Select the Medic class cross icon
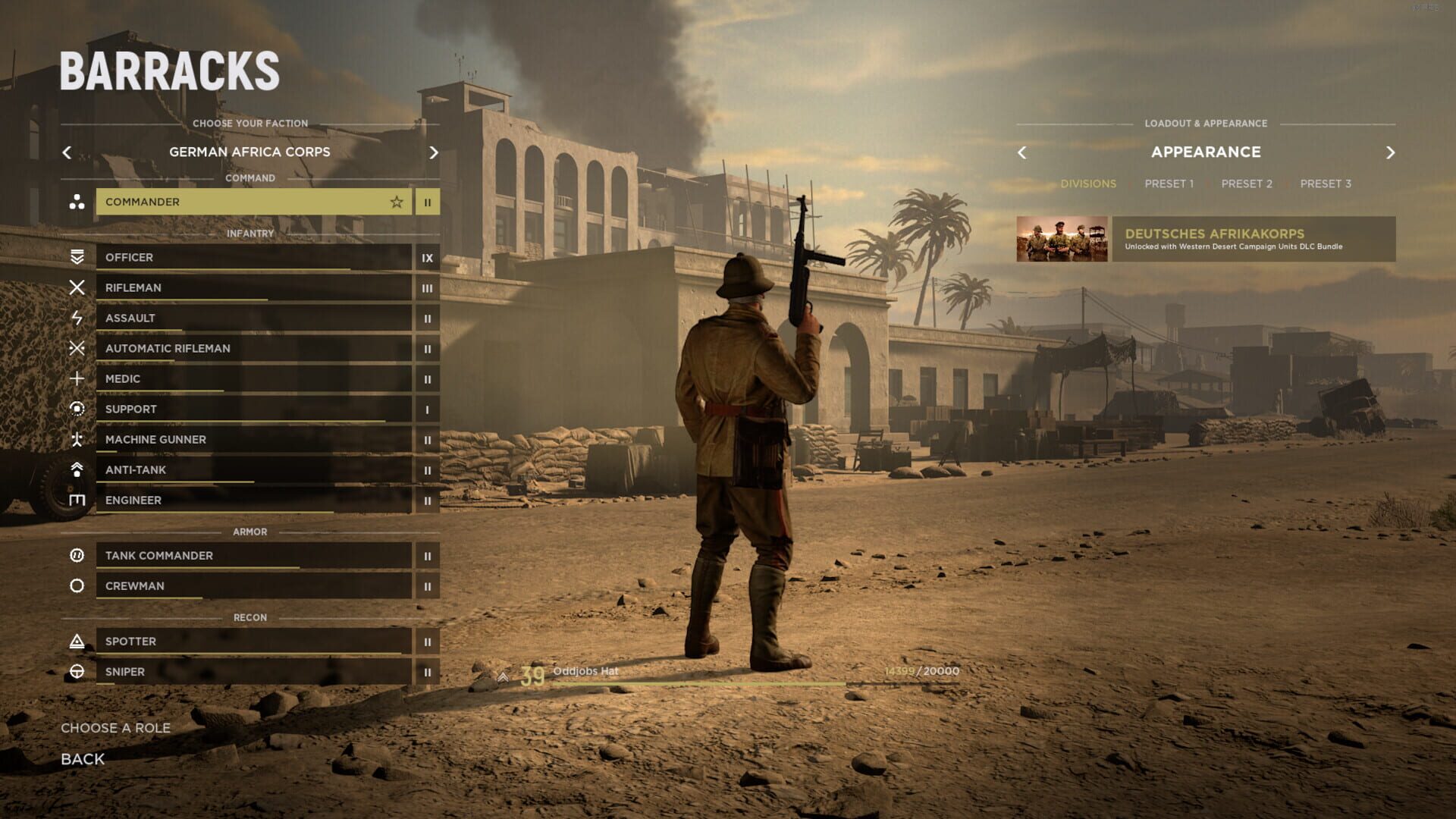Viewport: 1456px width, 819px height. pos(77,378)
